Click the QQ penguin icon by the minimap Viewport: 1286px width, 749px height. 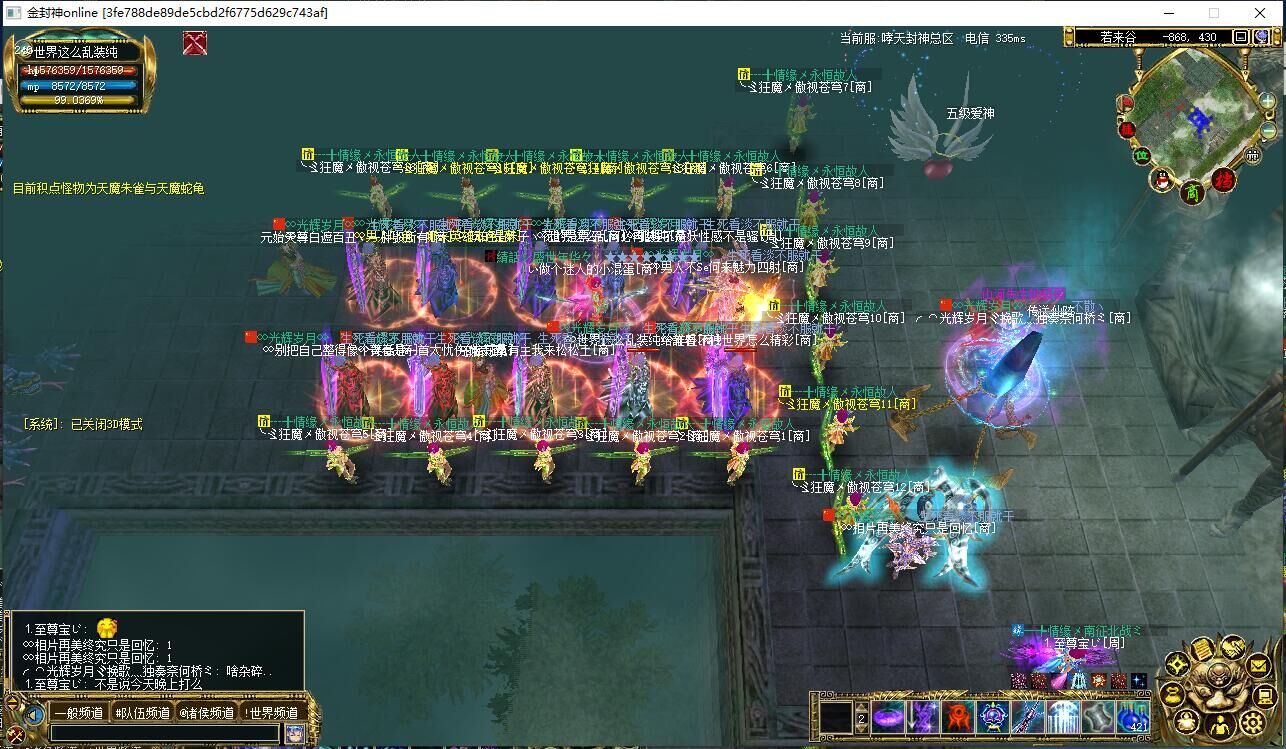(x=1163, y=180)
